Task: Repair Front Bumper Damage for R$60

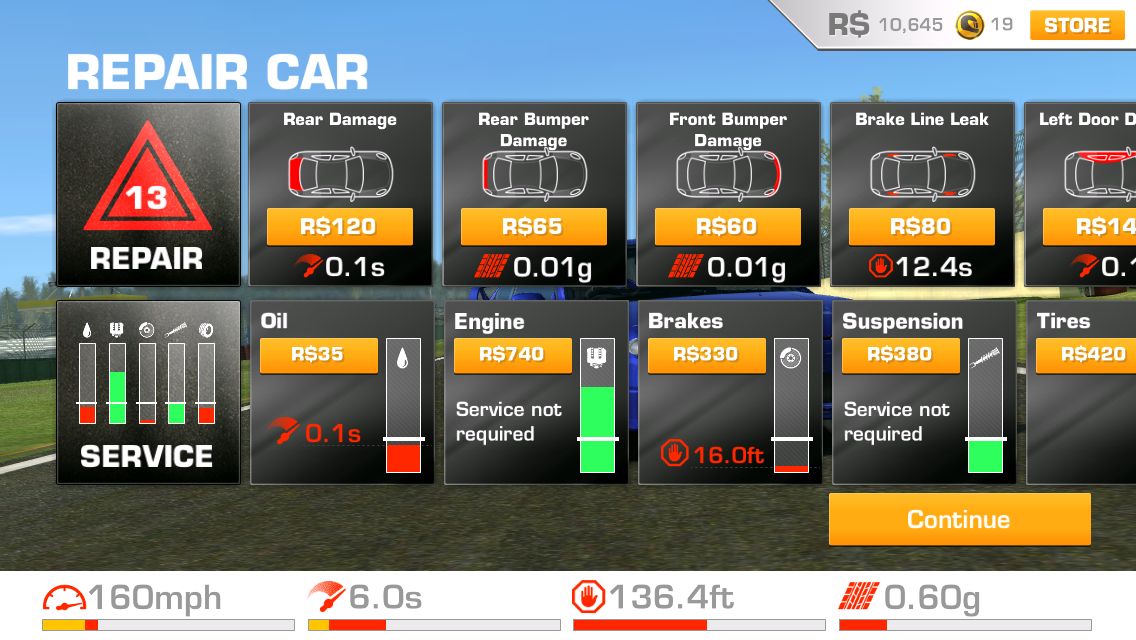Action: tap(727, 227)
